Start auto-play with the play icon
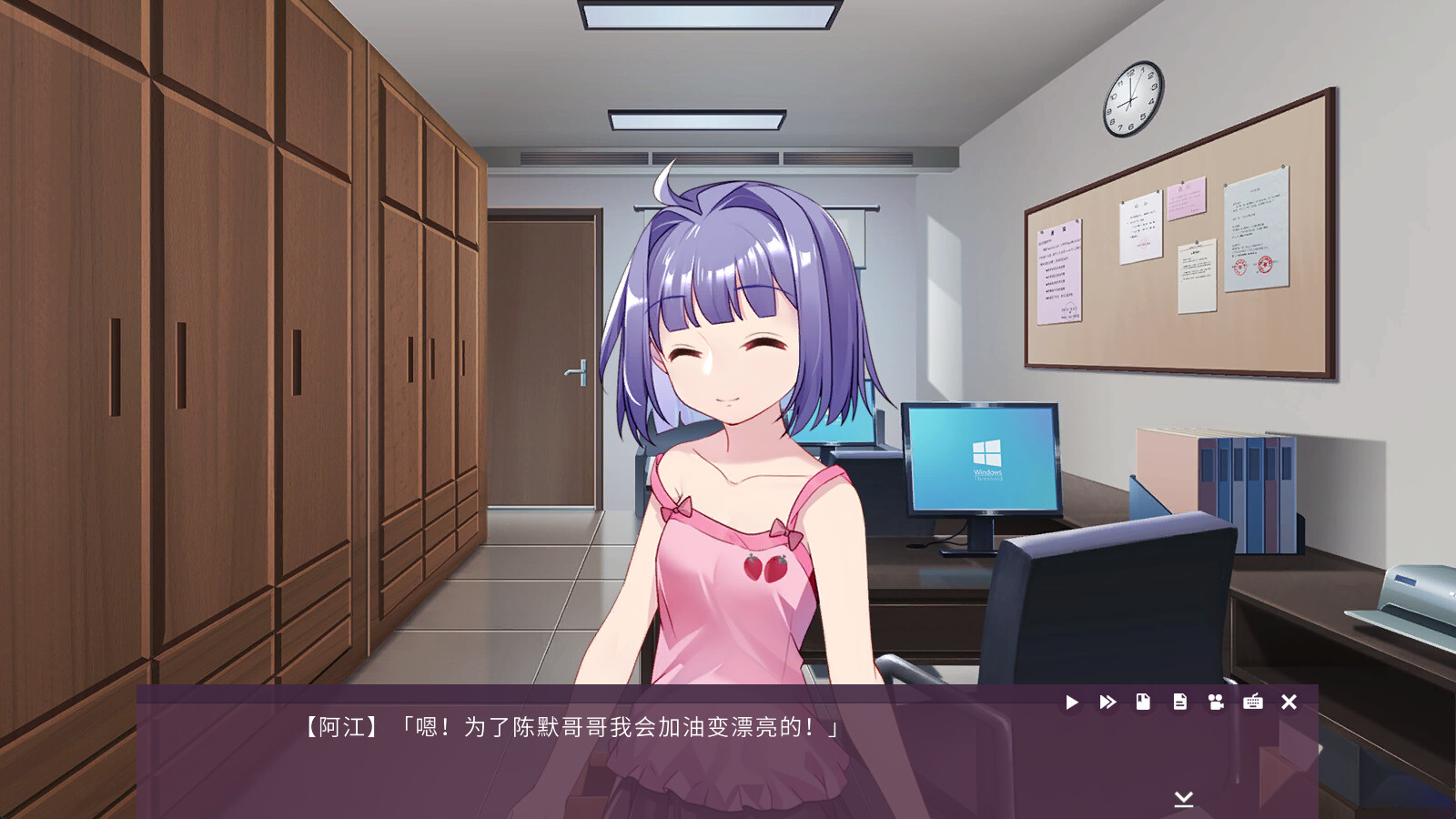This screenshot has height=819, width=1456. tap(1072, 703)
